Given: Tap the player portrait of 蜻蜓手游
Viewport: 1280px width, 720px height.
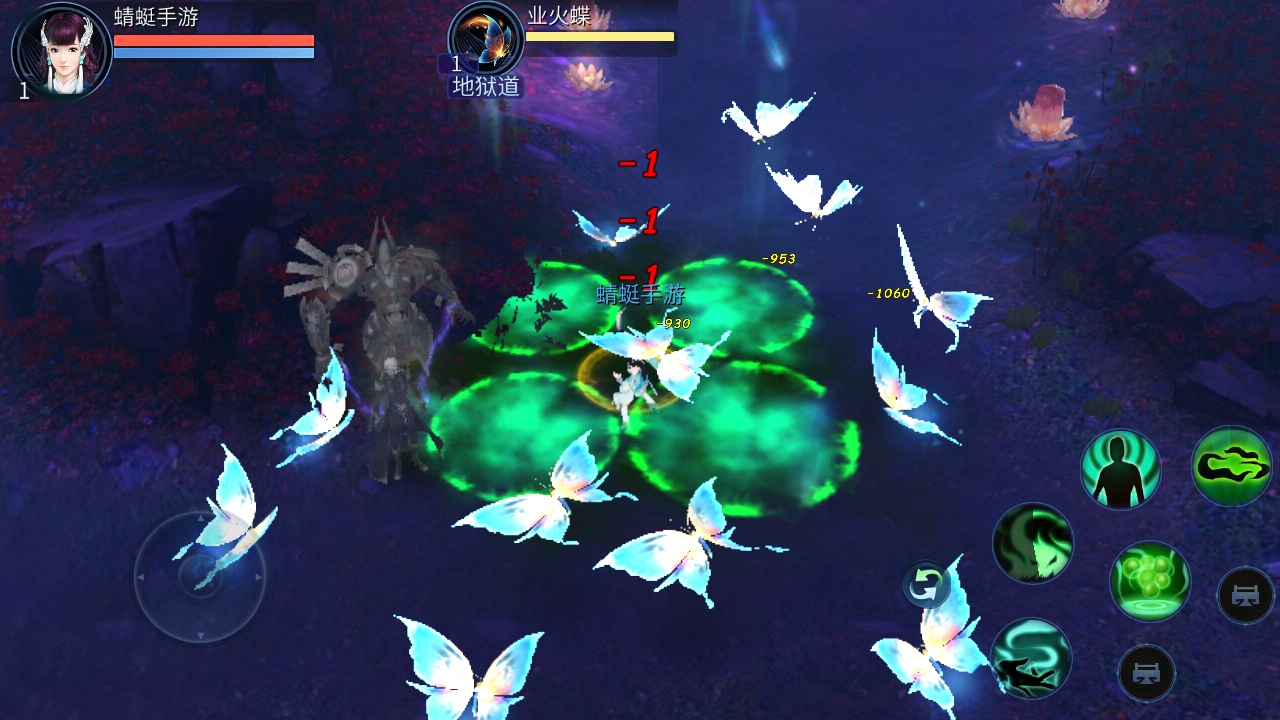Looking at the screenshot, I should coord(62,50).
